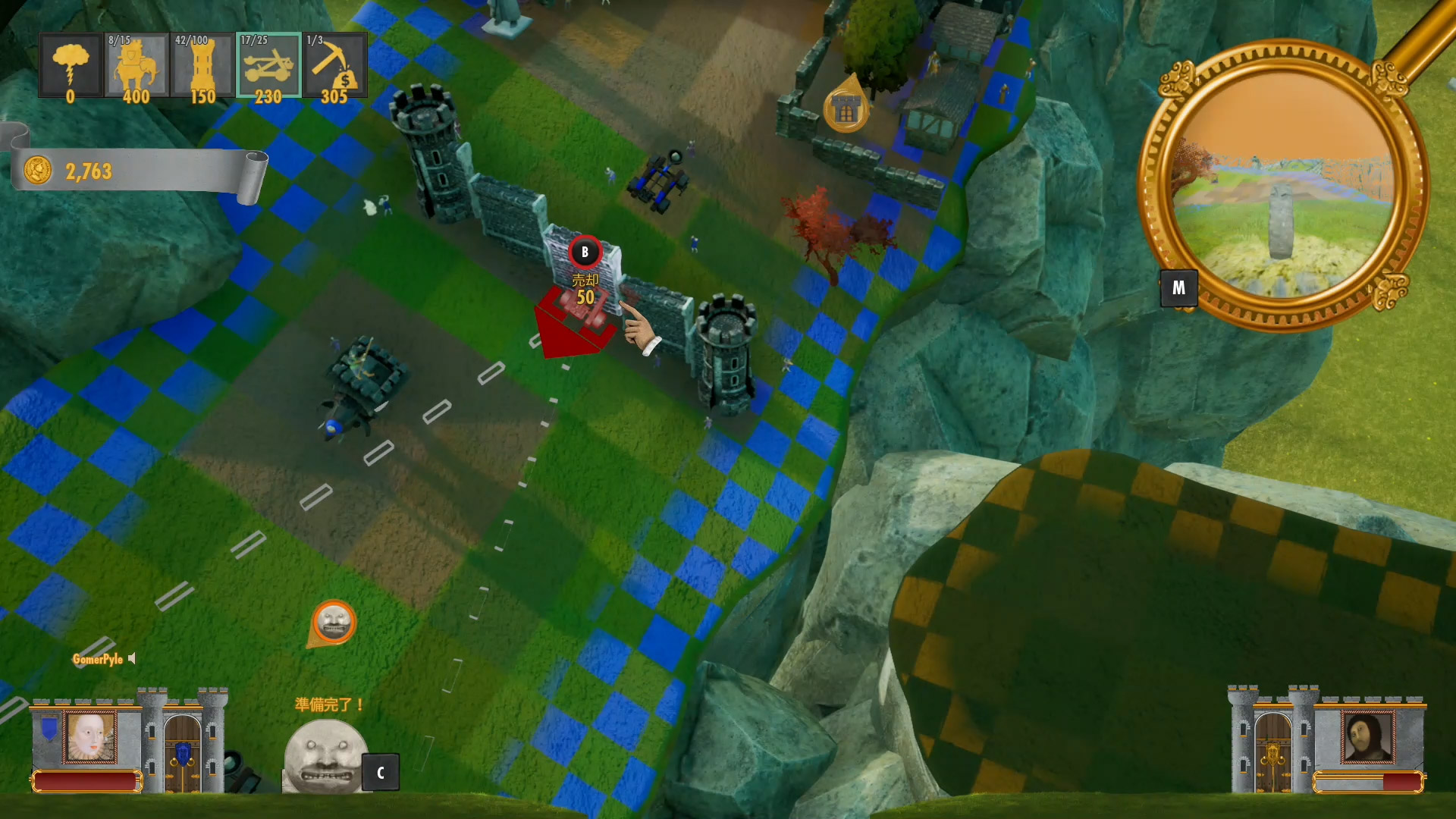Screen dimensions: 1456x819
Task: Click the opponent's hooded figure portrait
Action: pyautogui.click(x=1367, y=736)
